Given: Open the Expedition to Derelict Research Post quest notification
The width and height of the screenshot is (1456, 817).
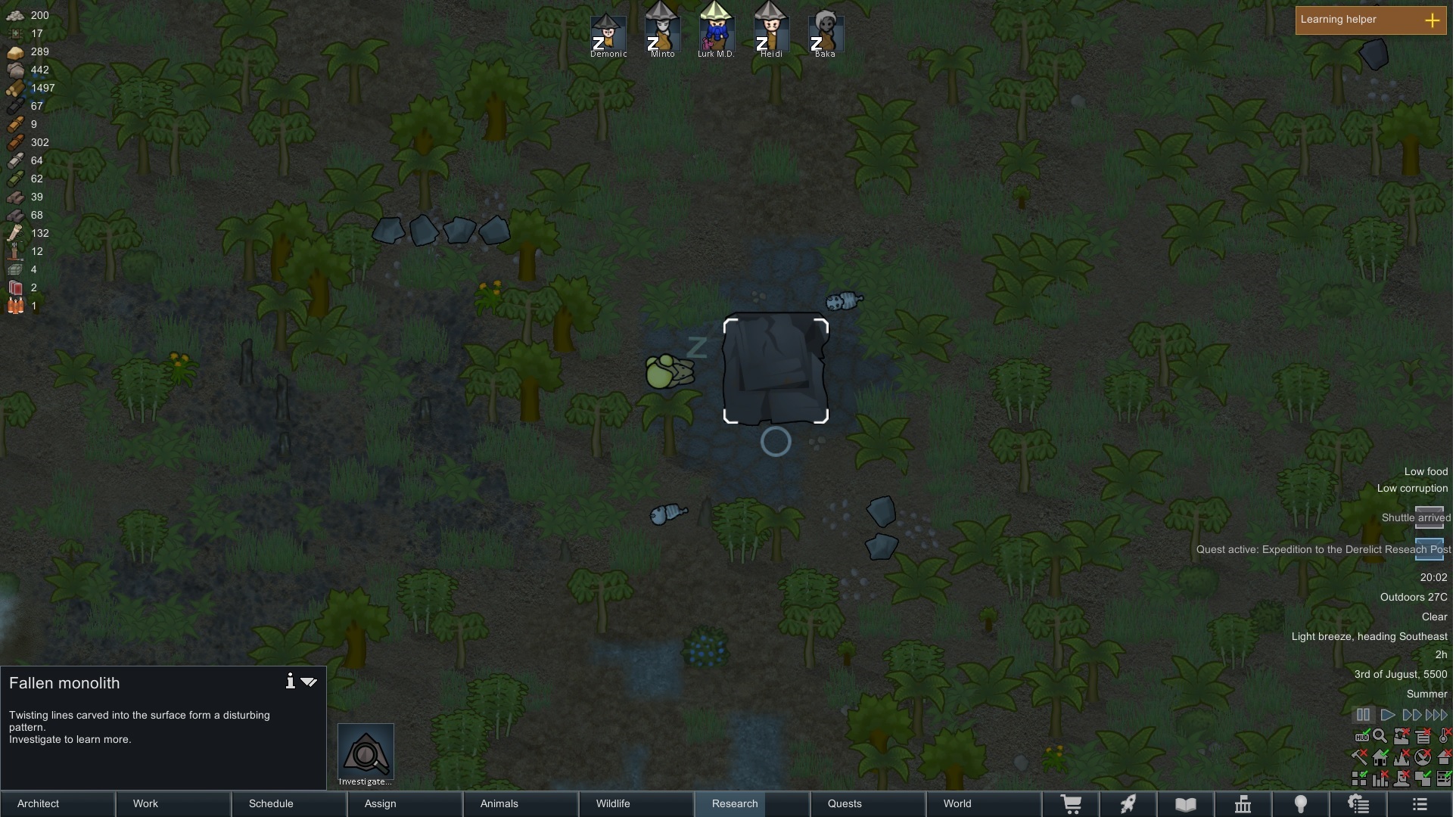Looking at the screenshot, I should coord(1323,550).
